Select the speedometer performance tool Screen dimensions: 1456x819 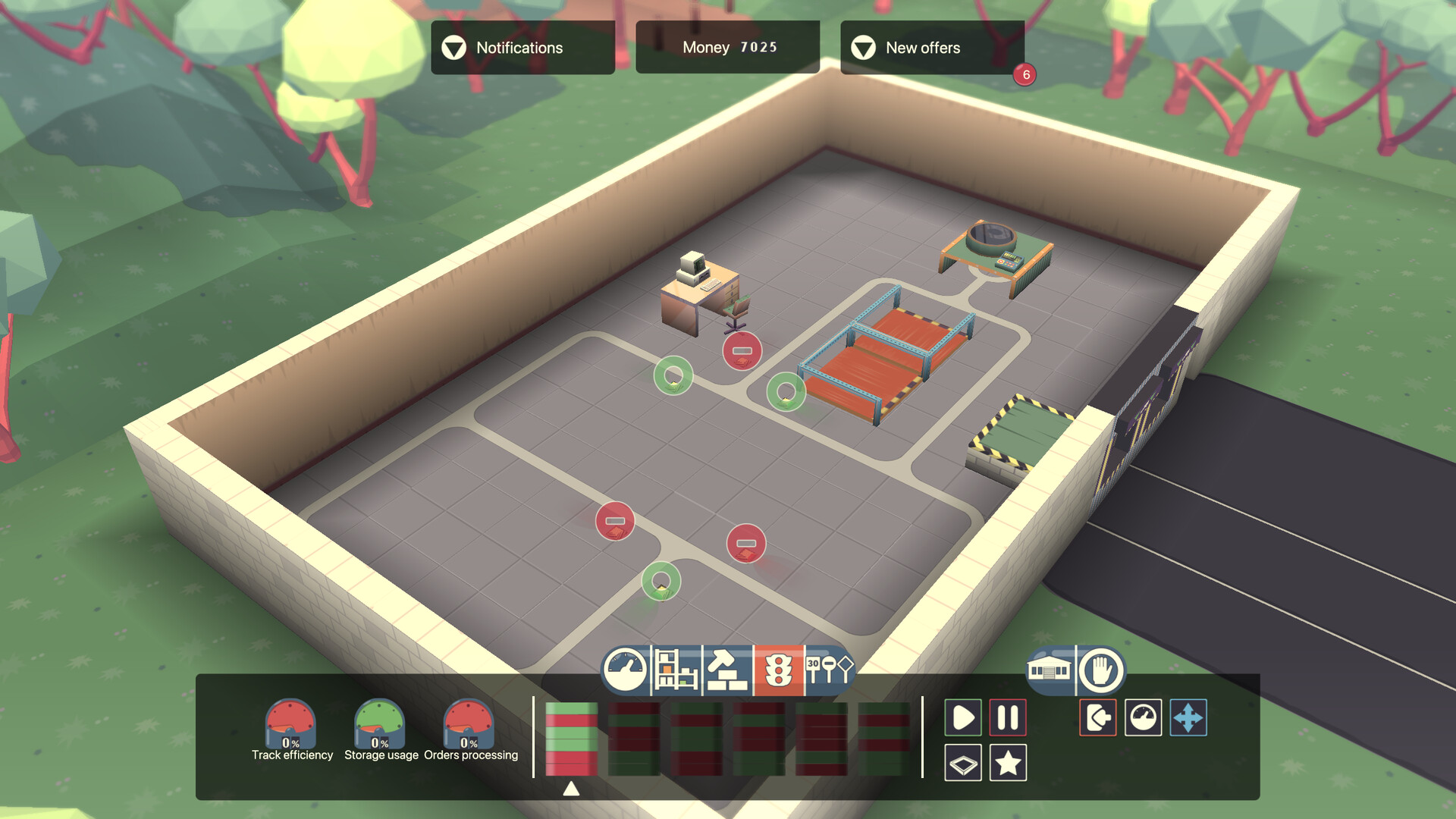tap(626, 671)
